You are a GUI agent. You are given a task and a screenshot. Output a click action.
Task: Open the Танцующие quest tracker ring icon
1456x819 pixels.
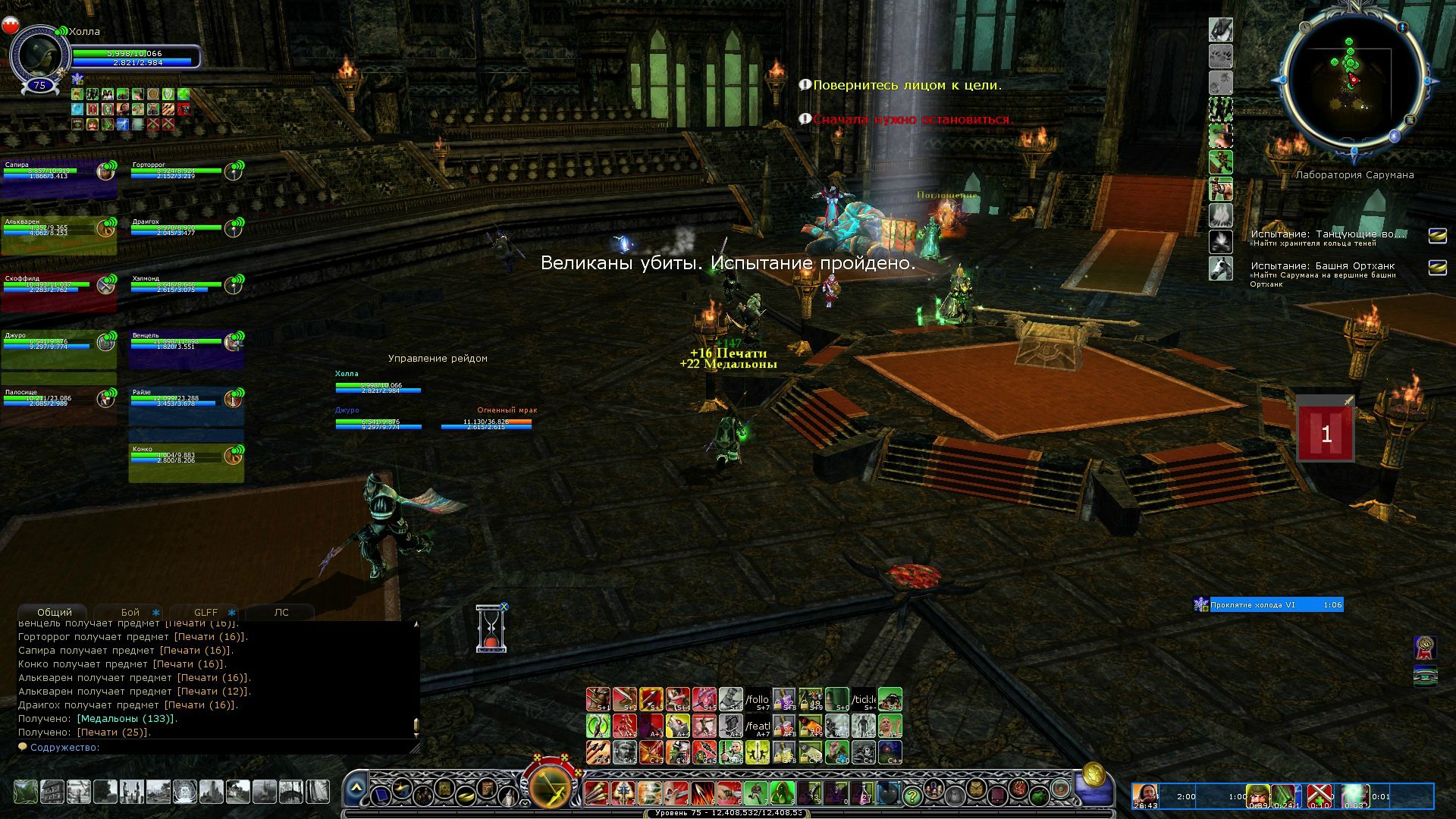1437,236
